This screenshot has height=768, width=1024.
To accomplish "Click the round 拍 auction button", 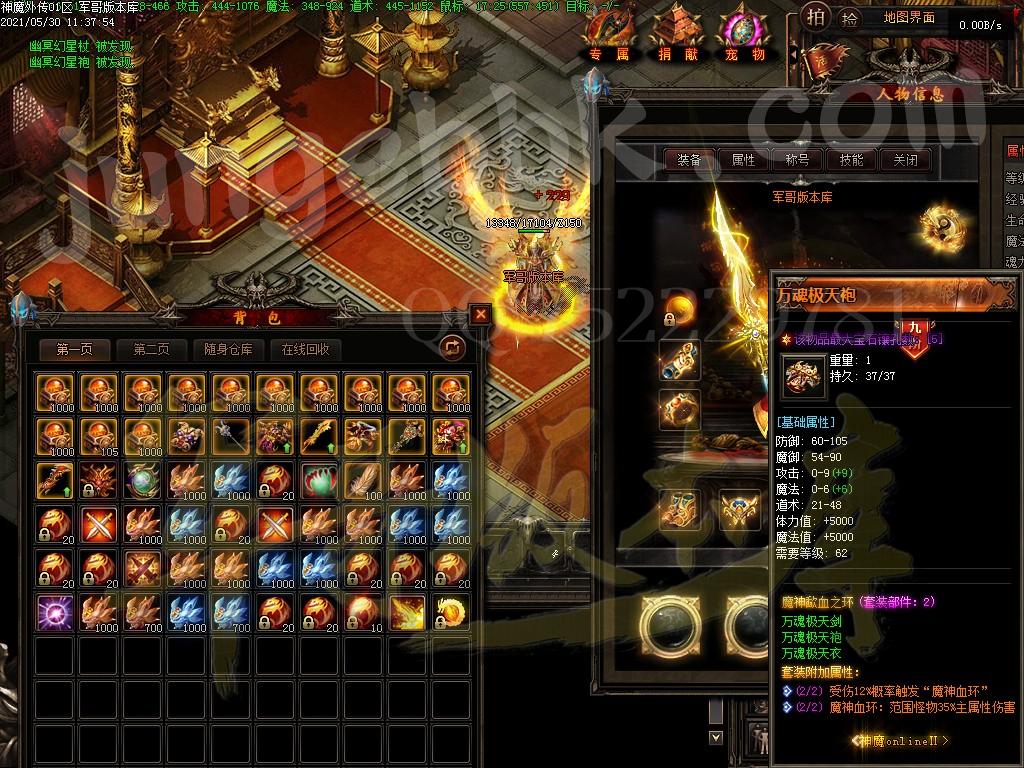I will [x=815, y=19].
